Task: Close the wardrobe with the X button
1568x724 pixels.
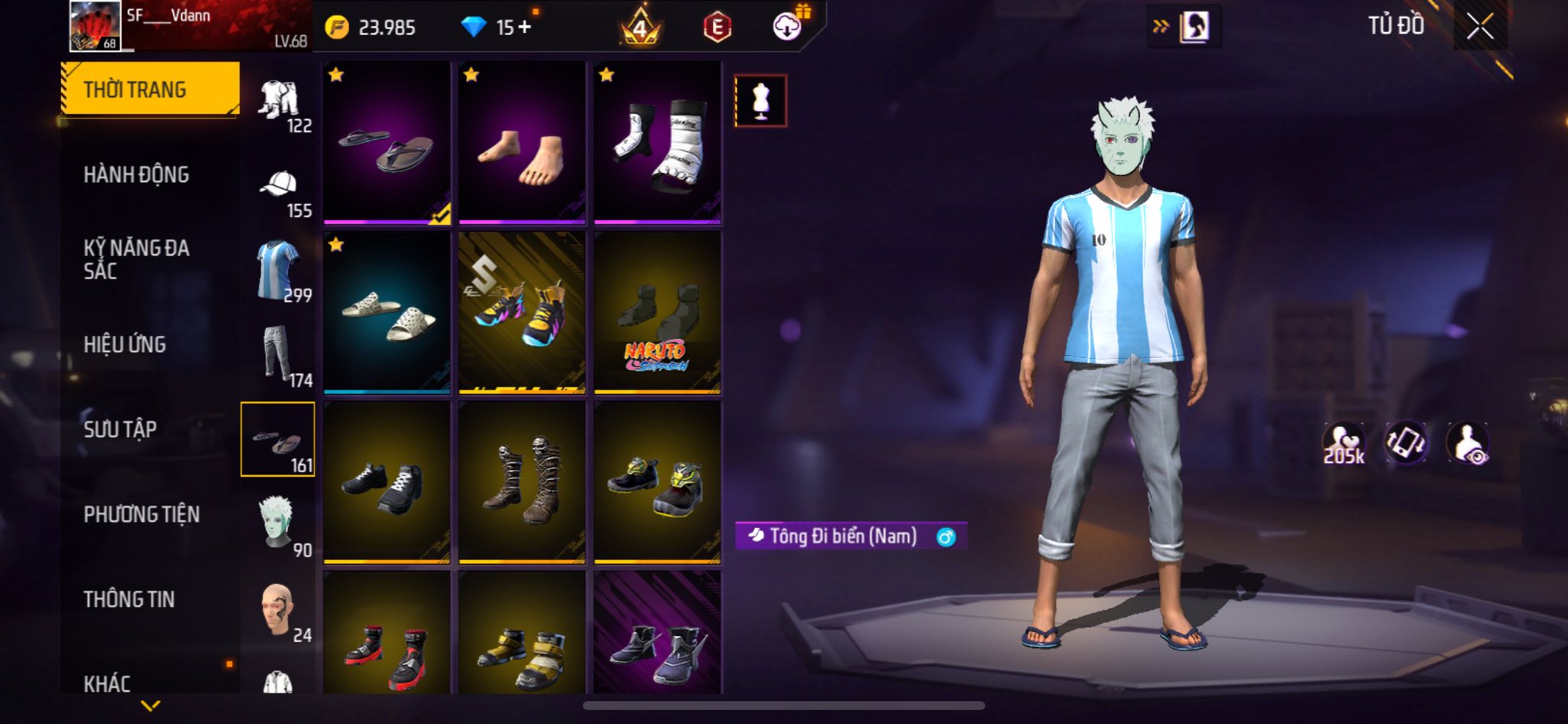Action: click(x=1480, y=27)
